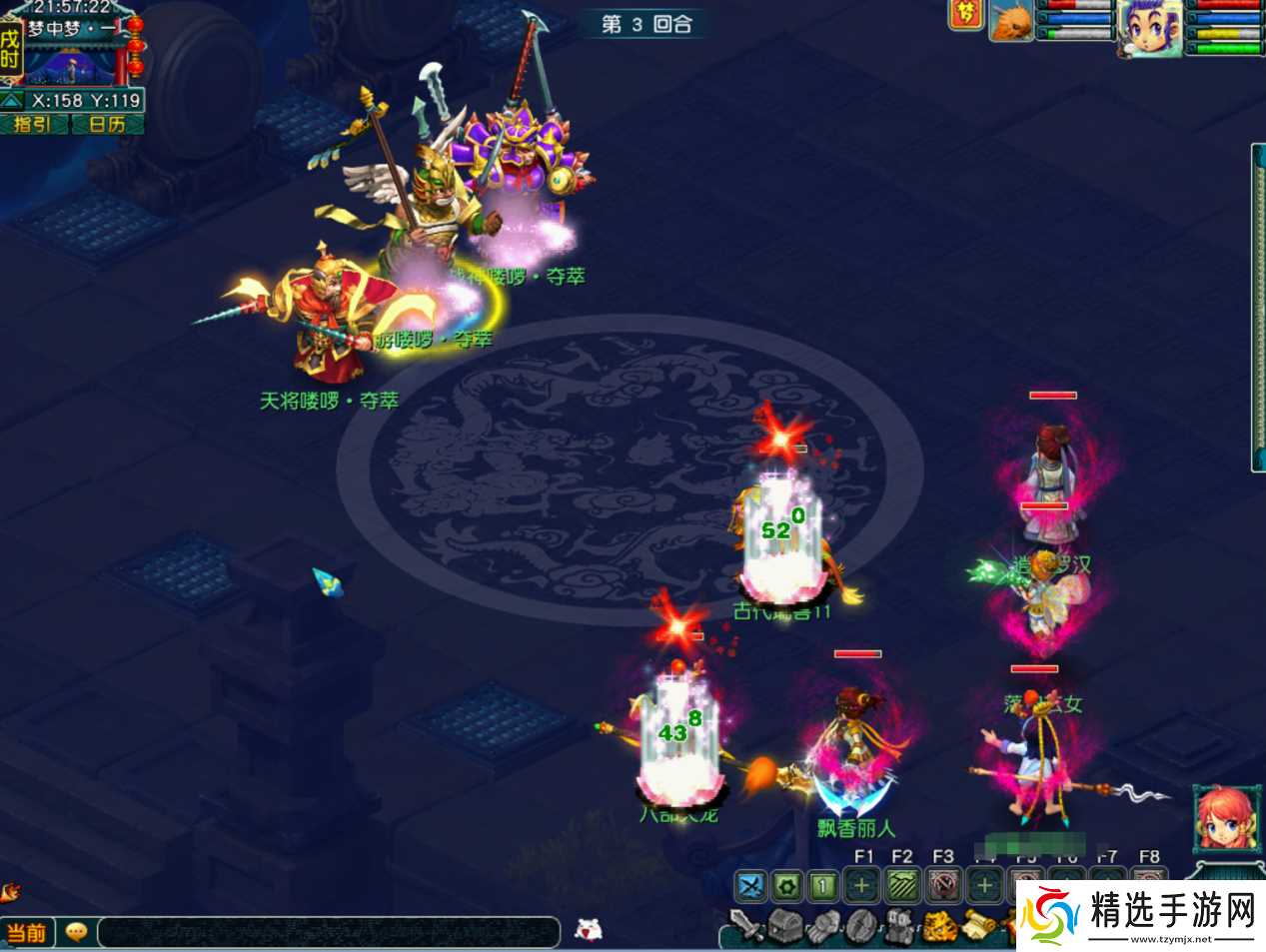Open the 日历 calendar
The image size is (1266, 952).
click(107, 124)
